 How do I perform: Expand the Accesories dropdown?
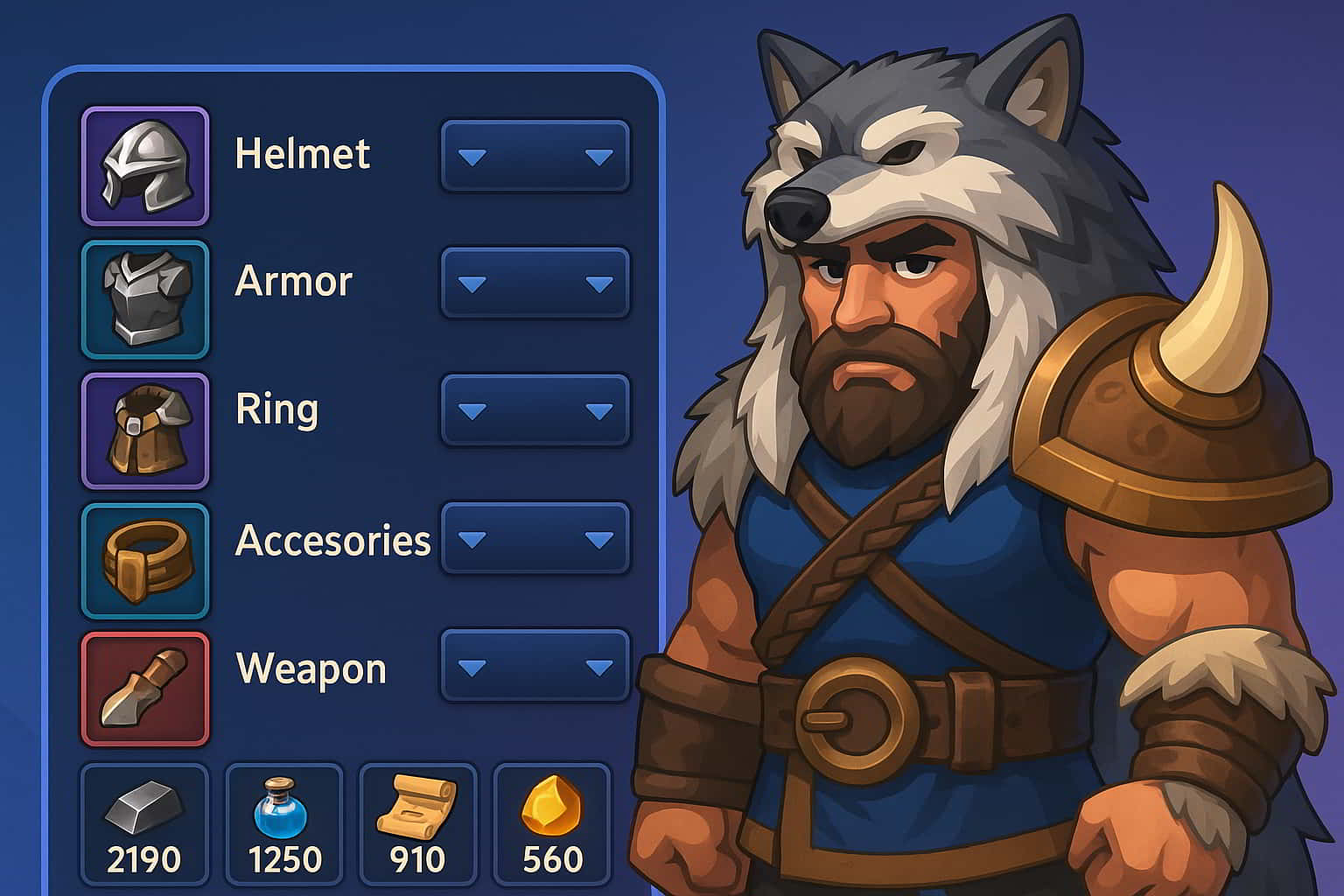534,540
